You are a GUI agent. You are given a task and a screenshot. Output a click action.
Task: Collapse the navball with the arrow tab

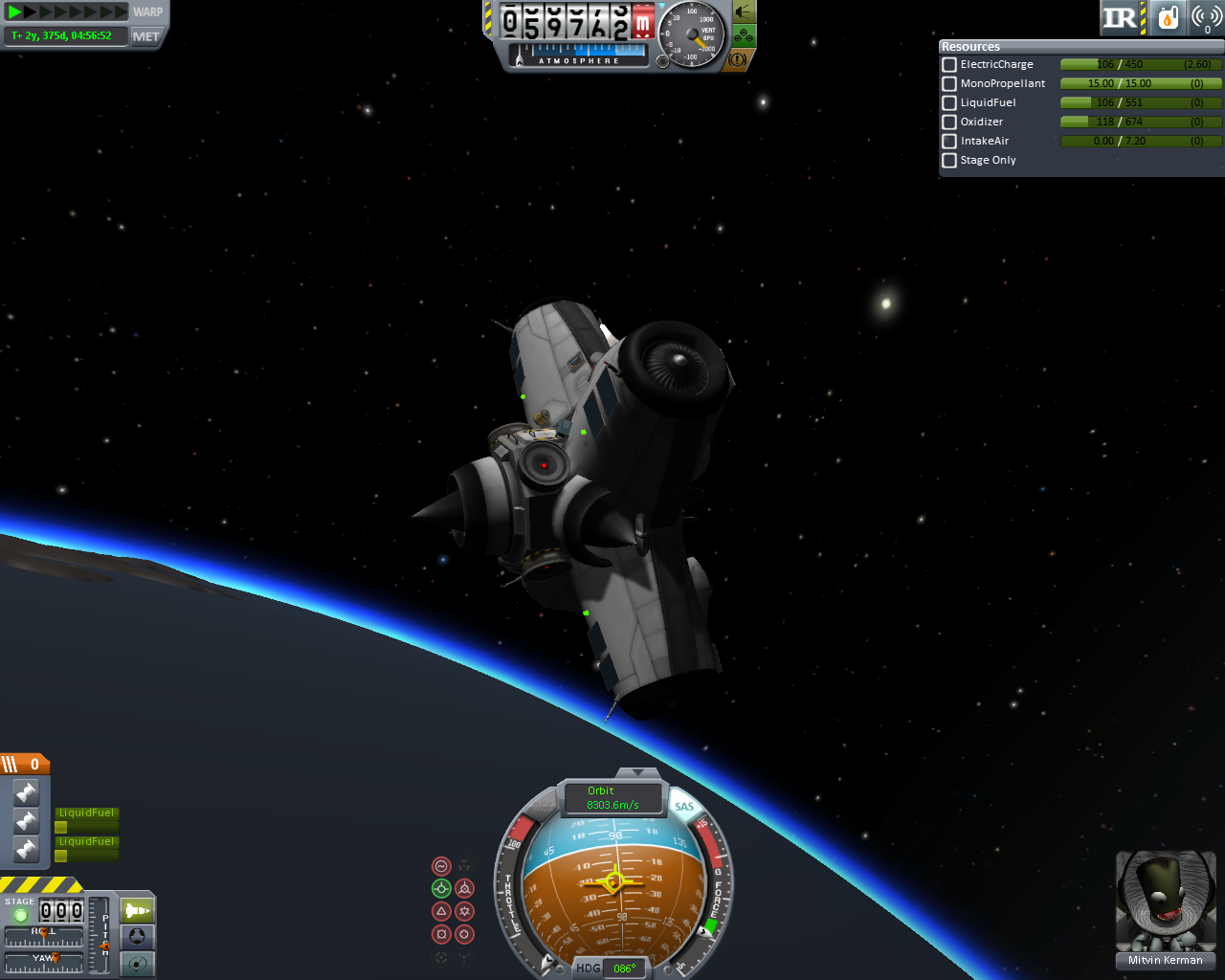click(636, 771)
